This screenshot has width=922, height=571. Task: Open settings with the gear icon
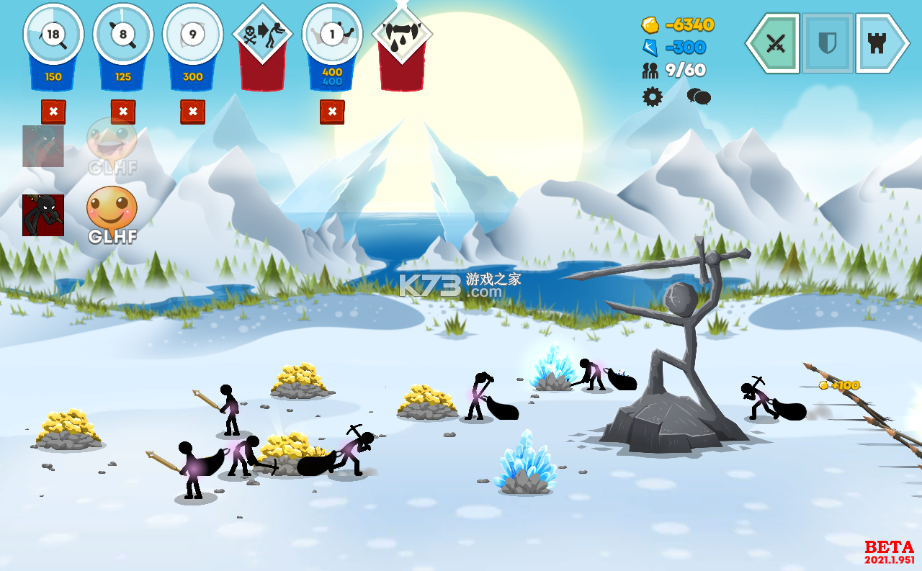coord(653,96)
